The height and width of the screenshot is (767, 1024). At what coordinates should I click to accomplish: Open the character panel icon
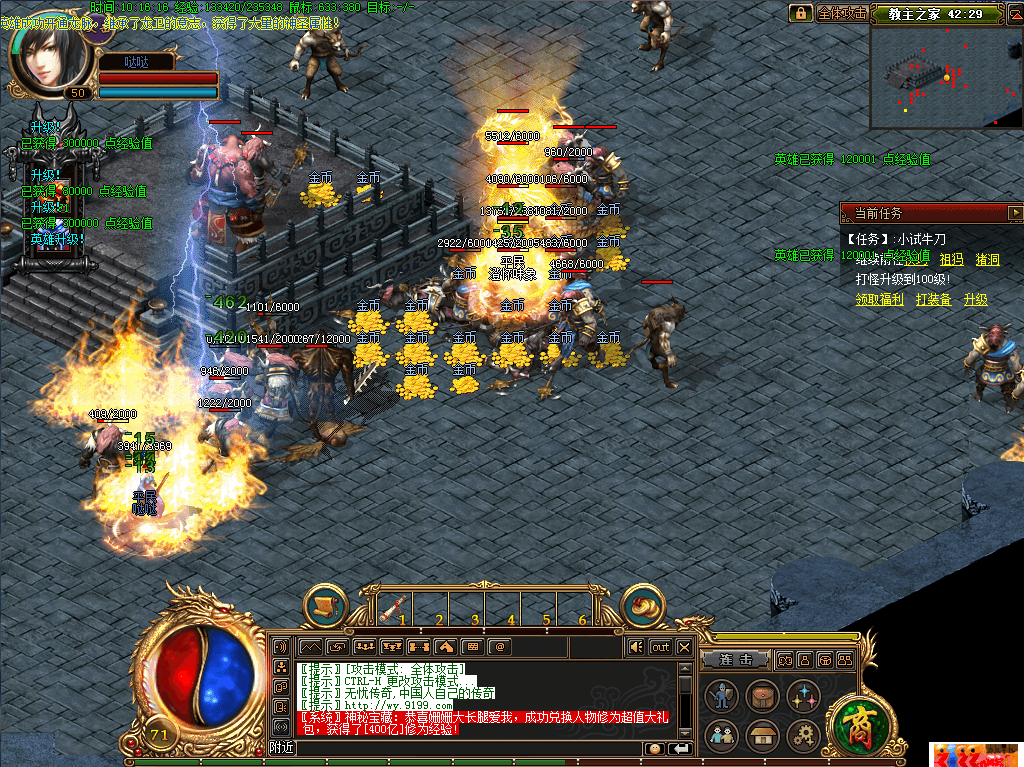pyautogui.click(x=721, y=695)
